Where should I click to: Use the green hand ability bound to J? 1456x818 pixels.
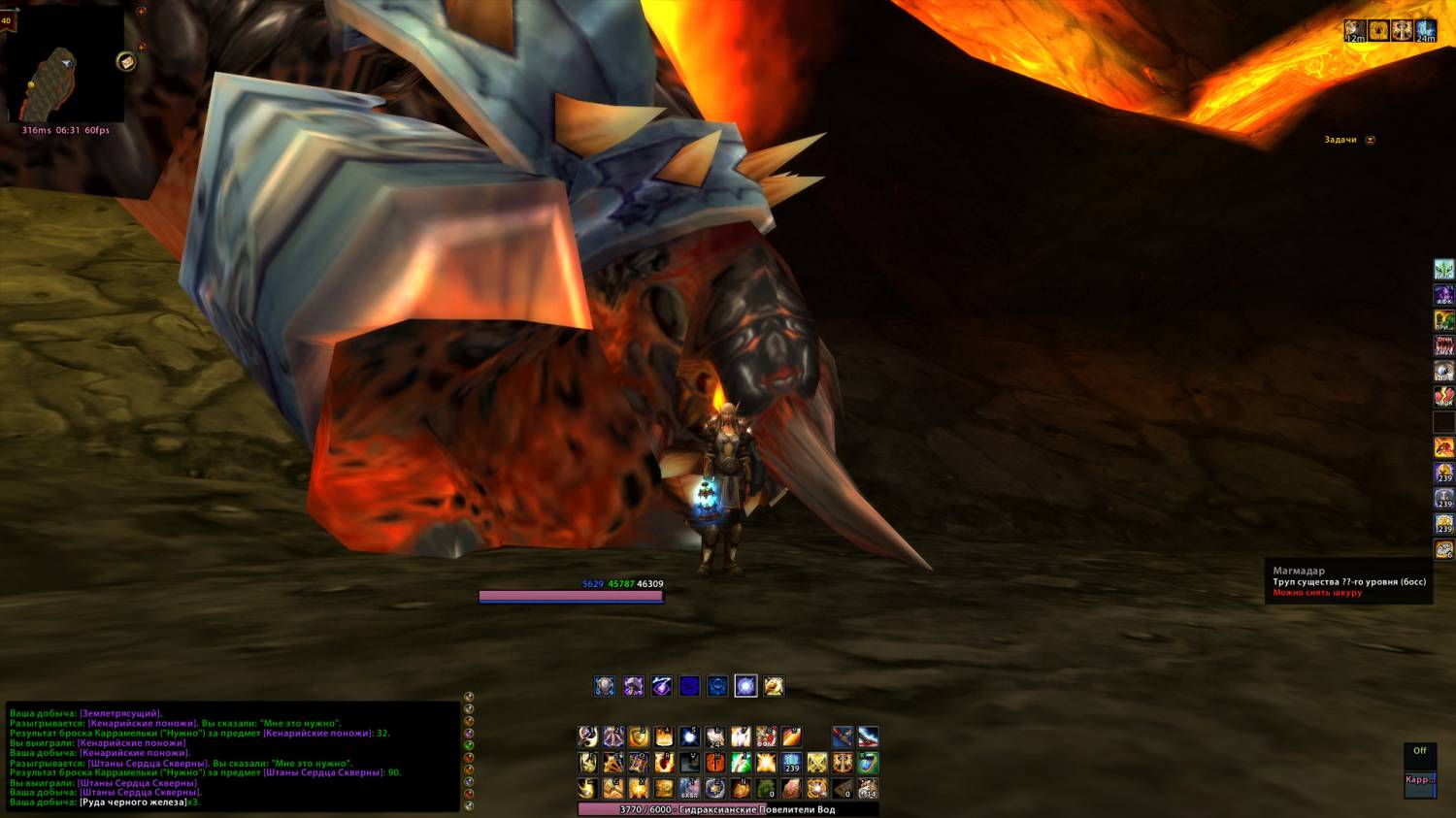[x=740, y=763]
